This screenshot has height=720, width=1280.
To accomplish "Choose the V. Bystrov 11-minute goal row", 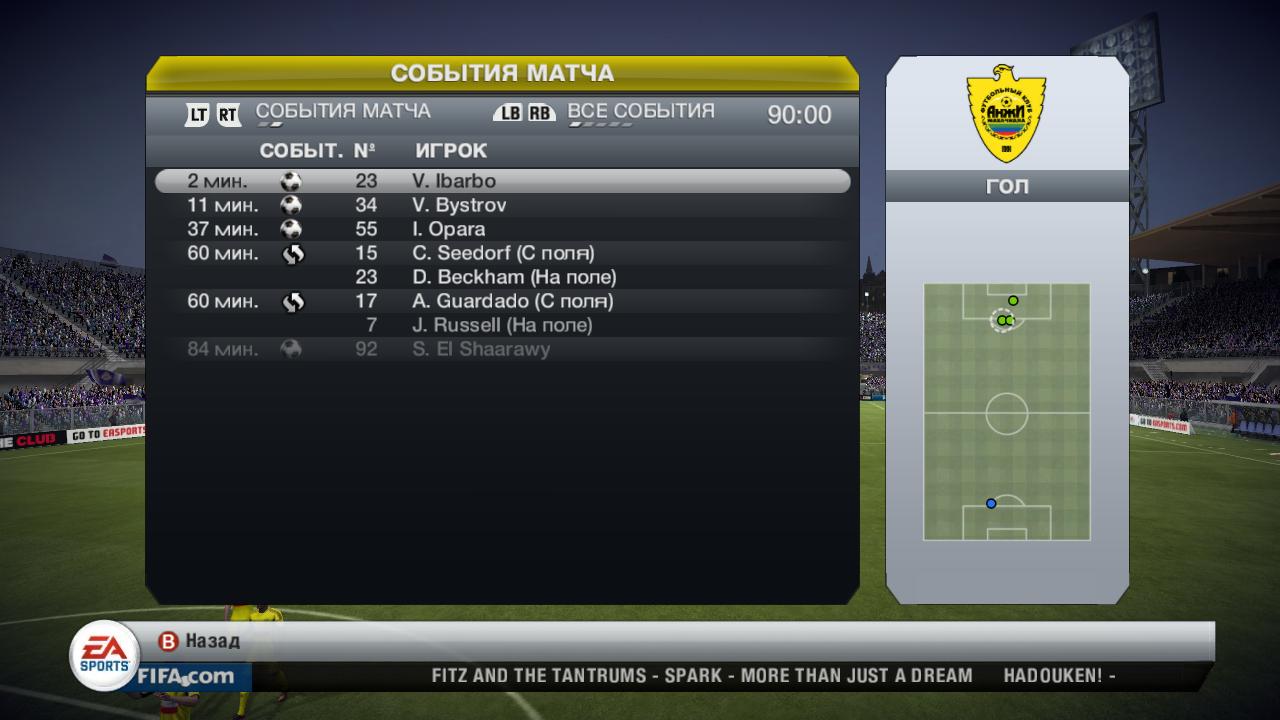I will (x=502, y=205).
